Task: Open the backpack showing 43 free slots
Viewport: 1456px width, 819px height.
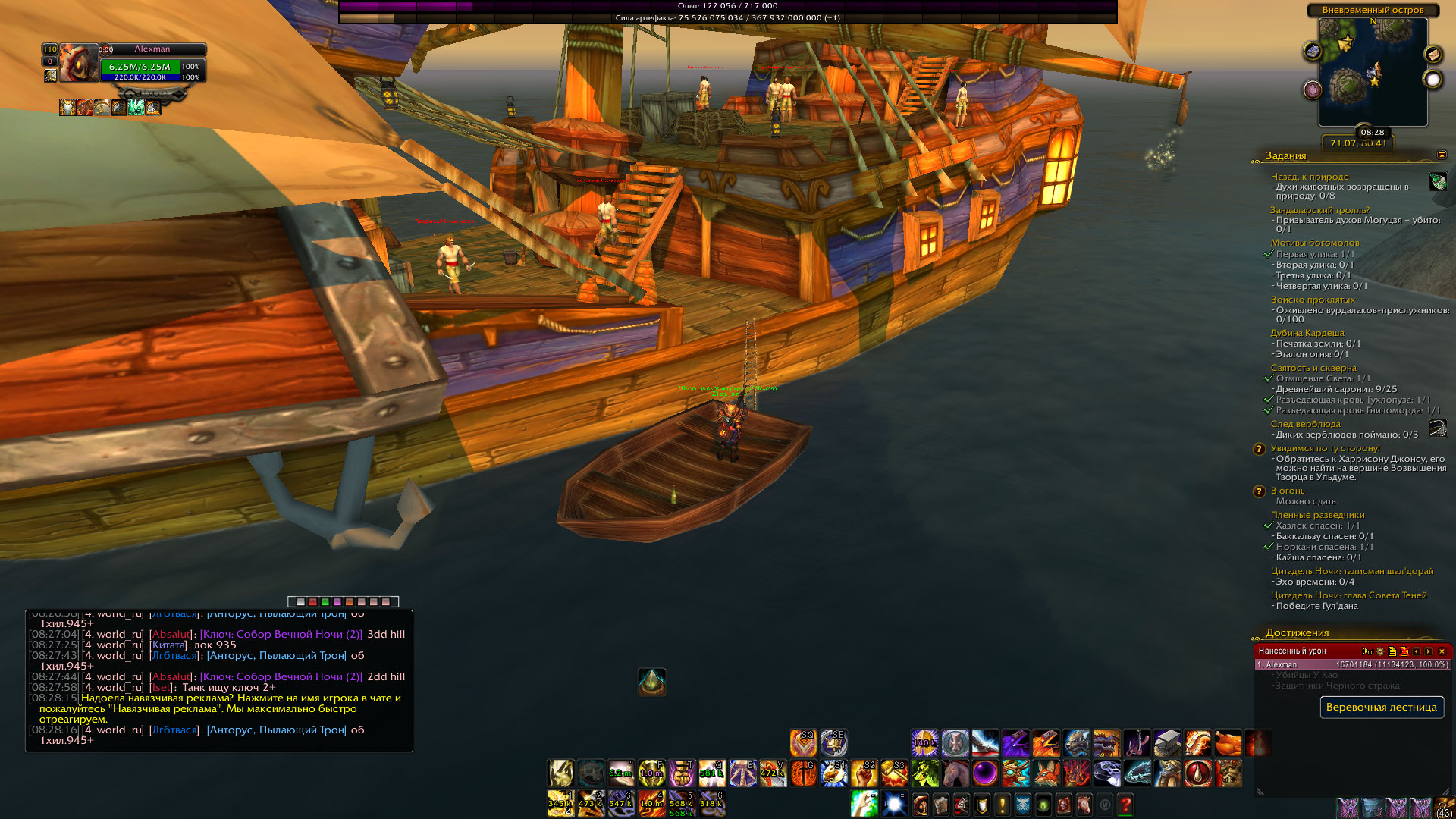Action: tap(1445, 807)
